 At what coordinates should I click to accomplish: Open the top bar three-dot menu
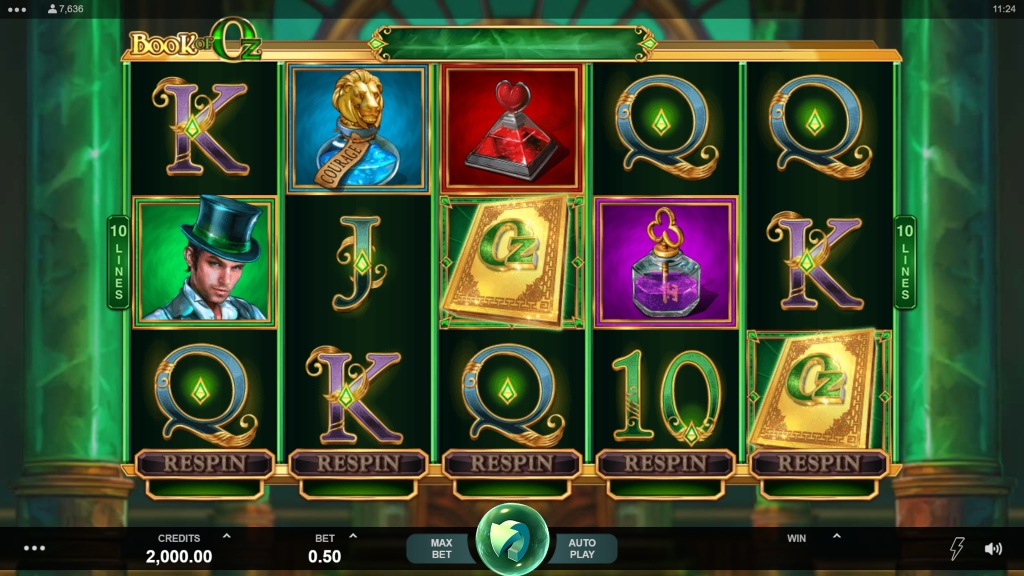16,8
